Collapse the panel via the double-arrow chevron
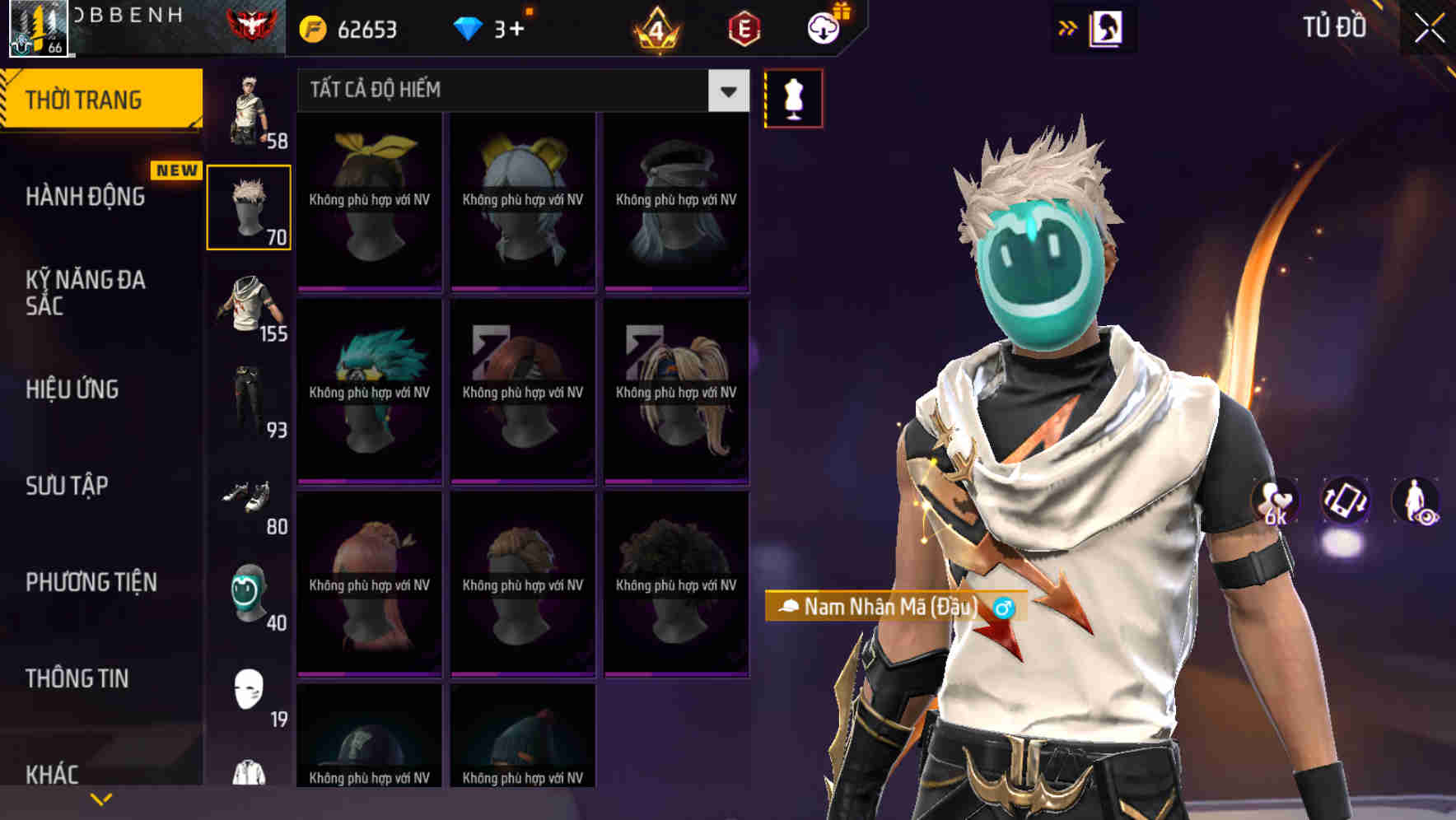 click(x=1068, y=26)
